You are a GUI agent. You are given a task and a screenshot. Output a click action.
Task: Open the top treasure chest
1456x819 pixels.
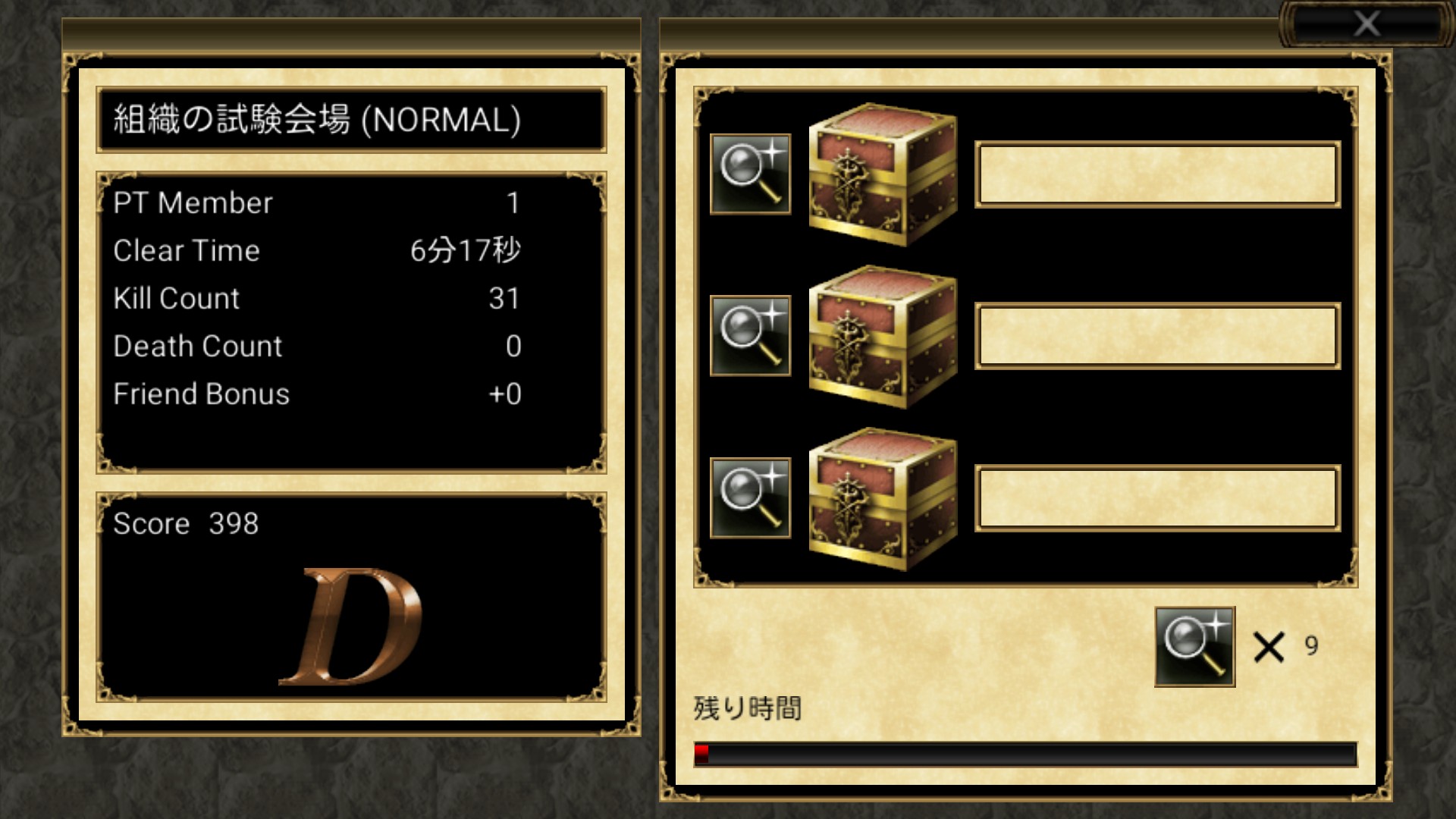[x=883, y=175]
